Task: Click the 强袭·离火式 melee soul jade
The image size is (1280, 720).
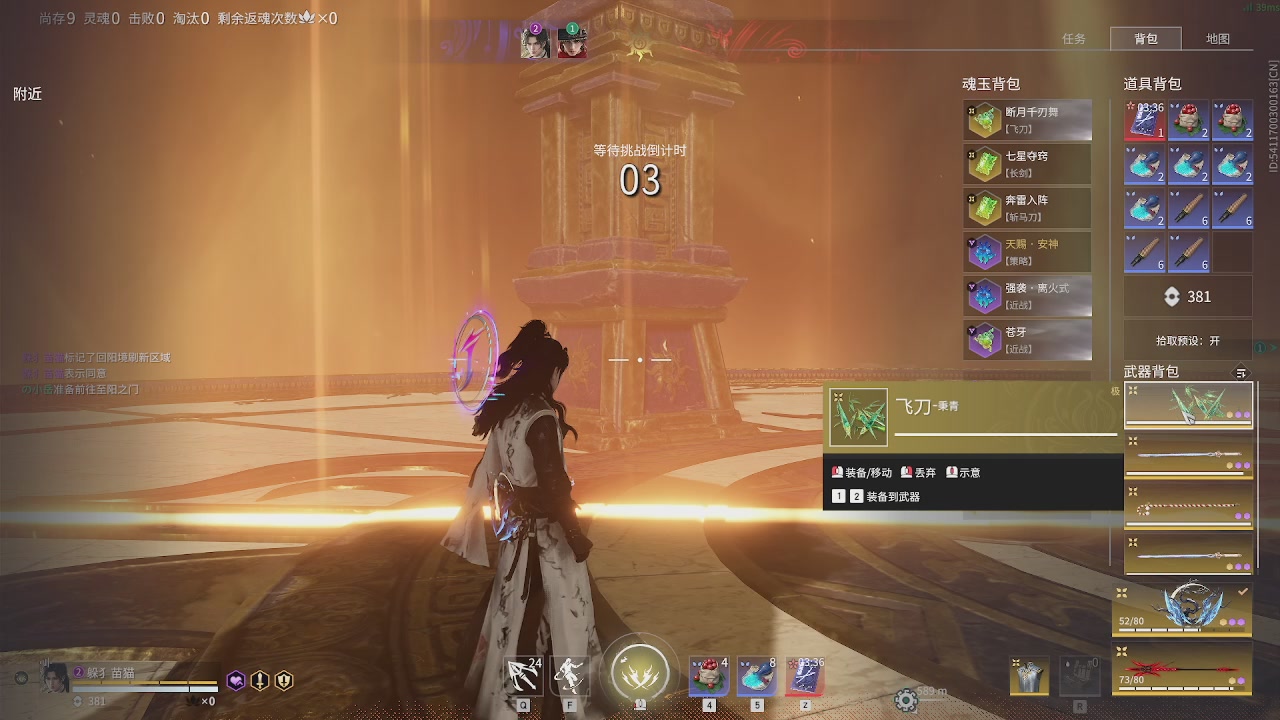Action: (x=1027, y=296)
